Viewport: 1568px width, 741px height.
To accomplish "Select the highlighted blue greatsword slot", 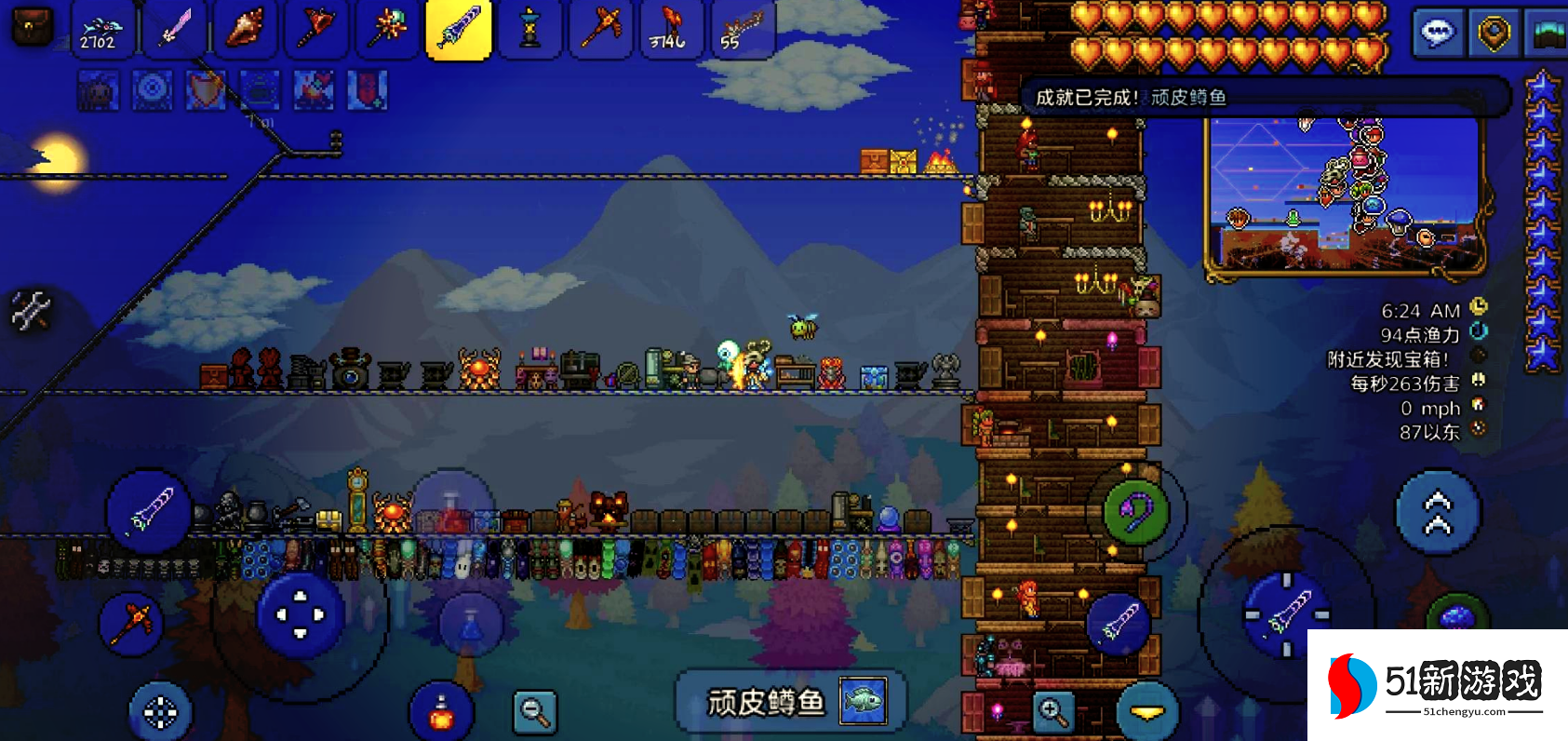I will (459, 29).
